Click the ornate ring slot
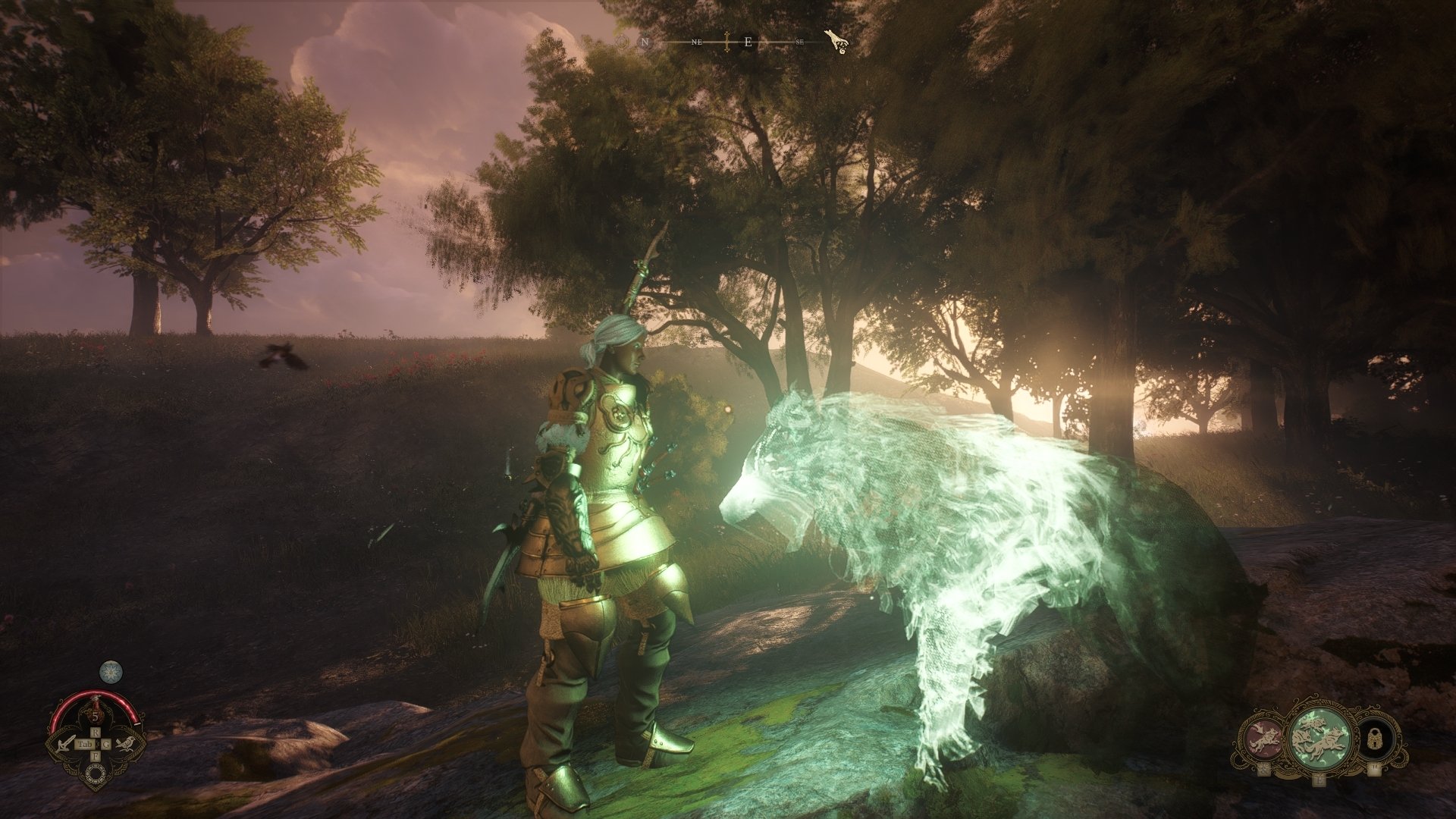 pos(96,772)
